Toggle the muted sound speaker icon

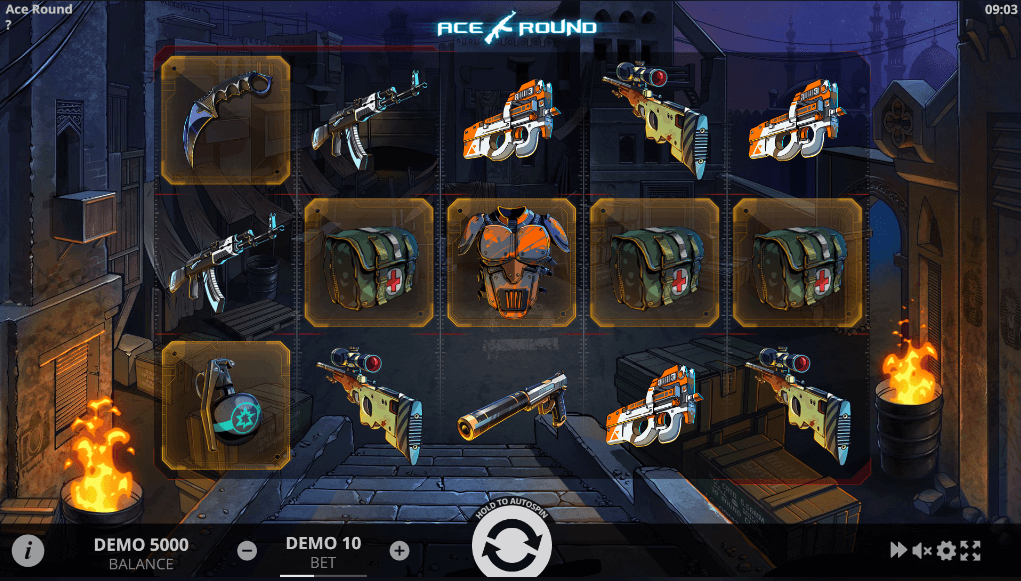(922, 550)
